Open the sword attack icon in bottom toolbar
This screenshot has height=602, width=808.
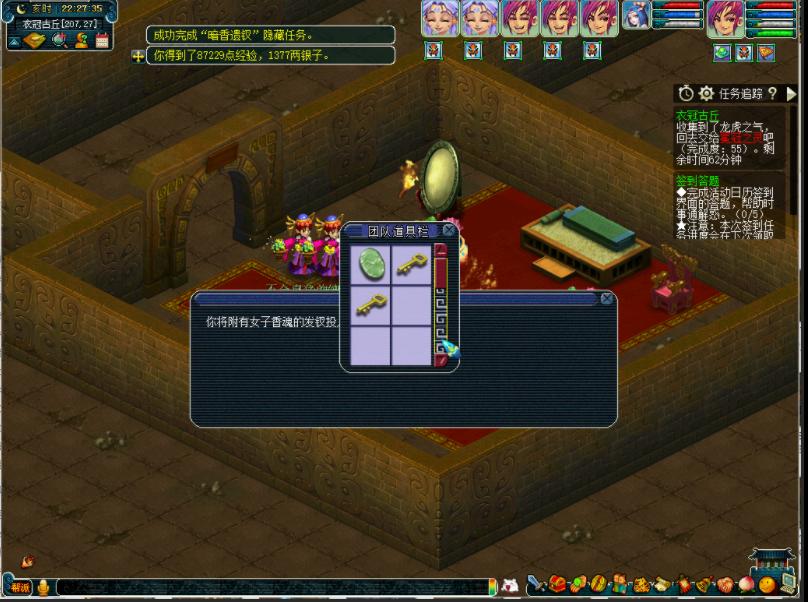pos(535,584)
